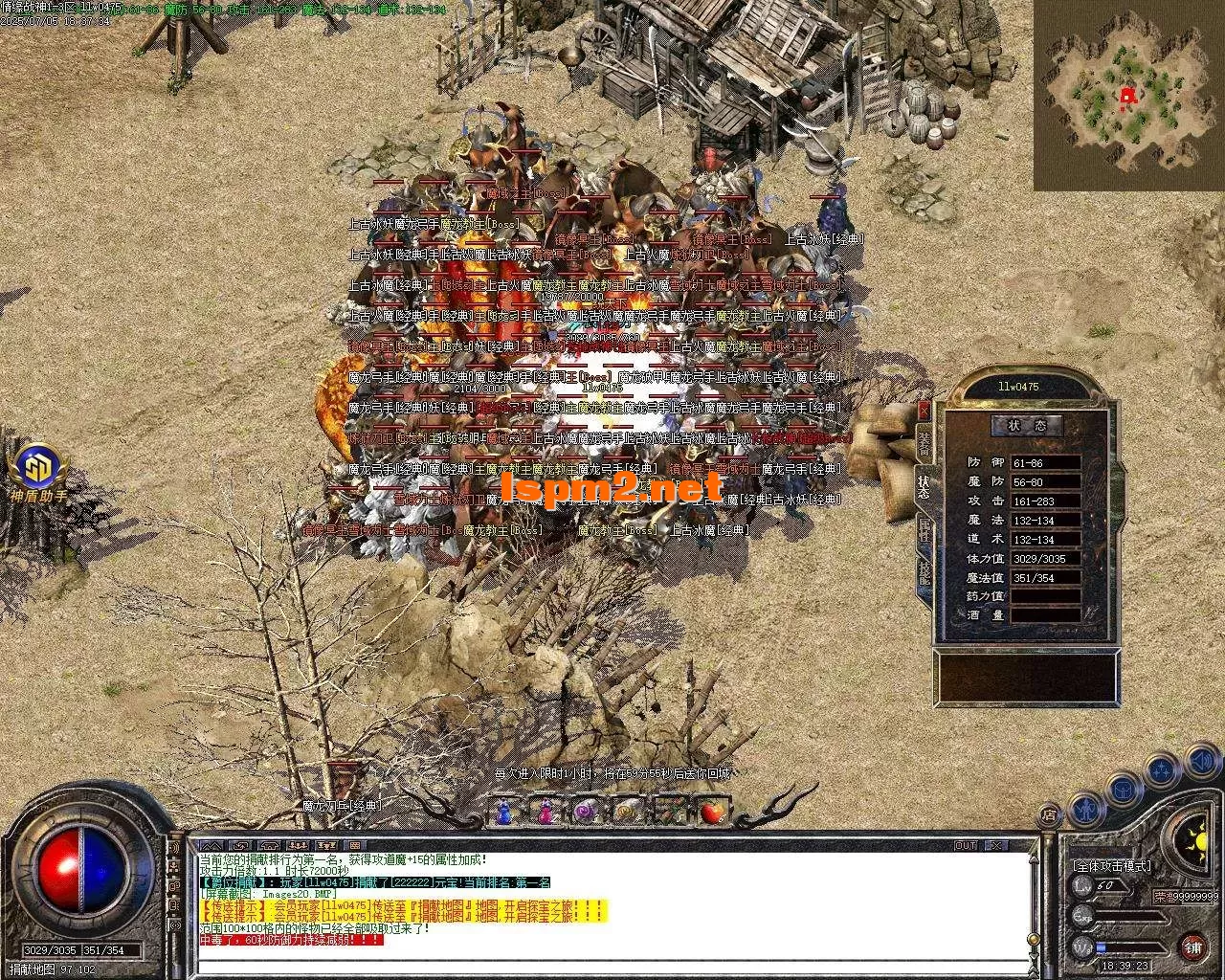Close the character status panel
The image size is (1225, 980).
(x=924, y=410)
